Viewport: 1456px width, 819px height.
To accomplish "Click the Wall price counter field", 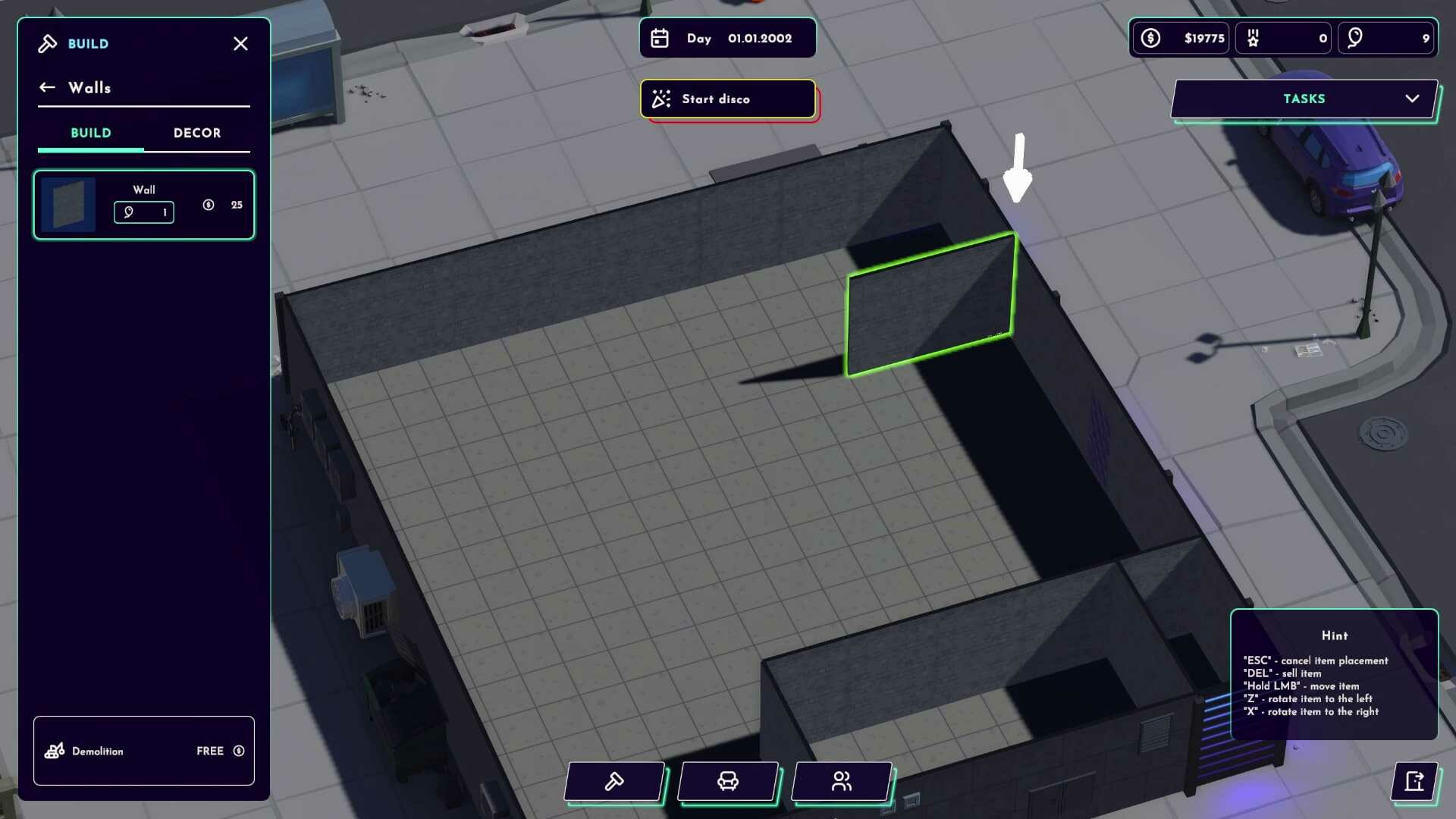I will click(143, 212).
